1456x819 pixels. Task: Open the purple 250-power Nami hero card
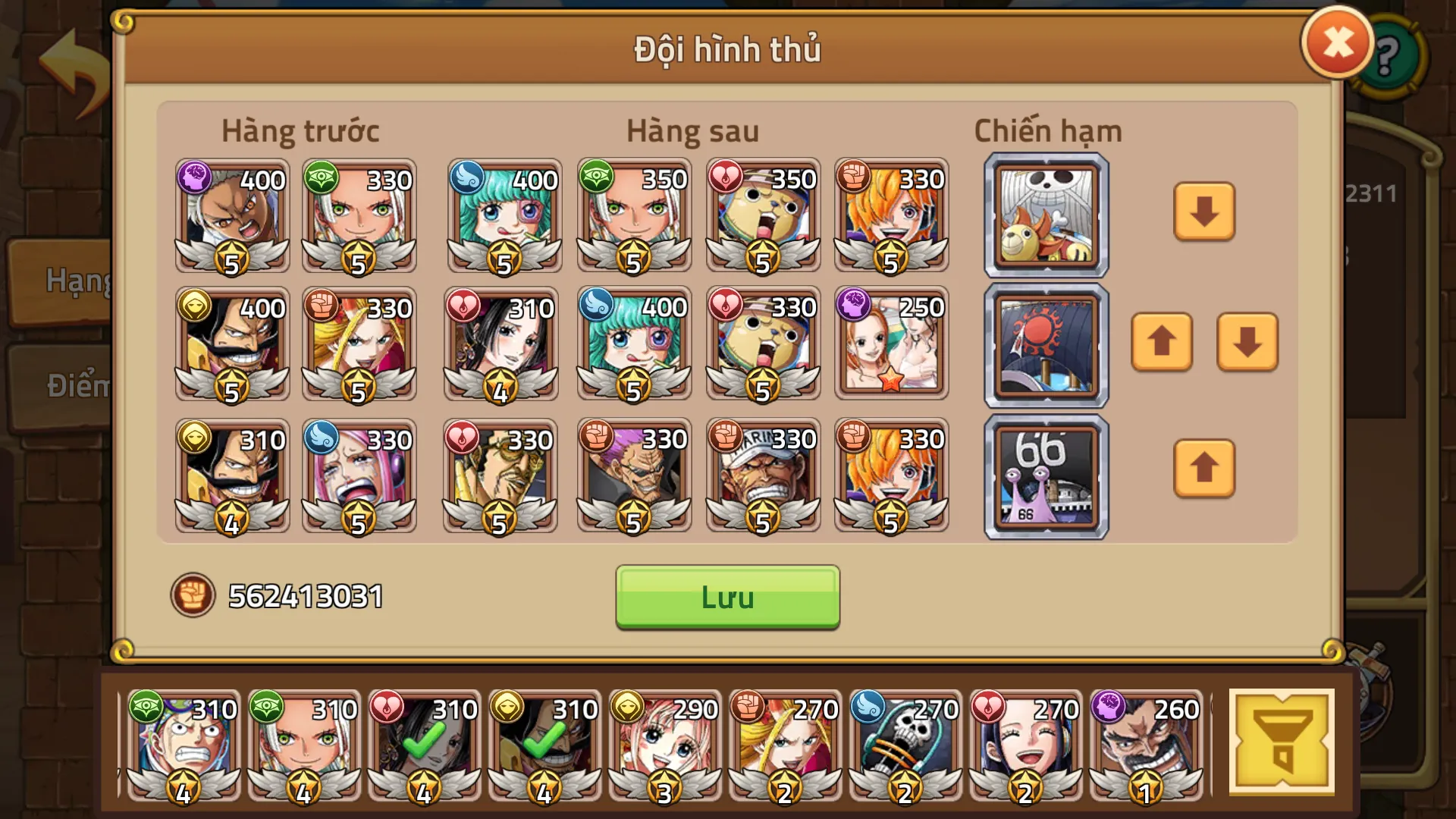point(891,344)
